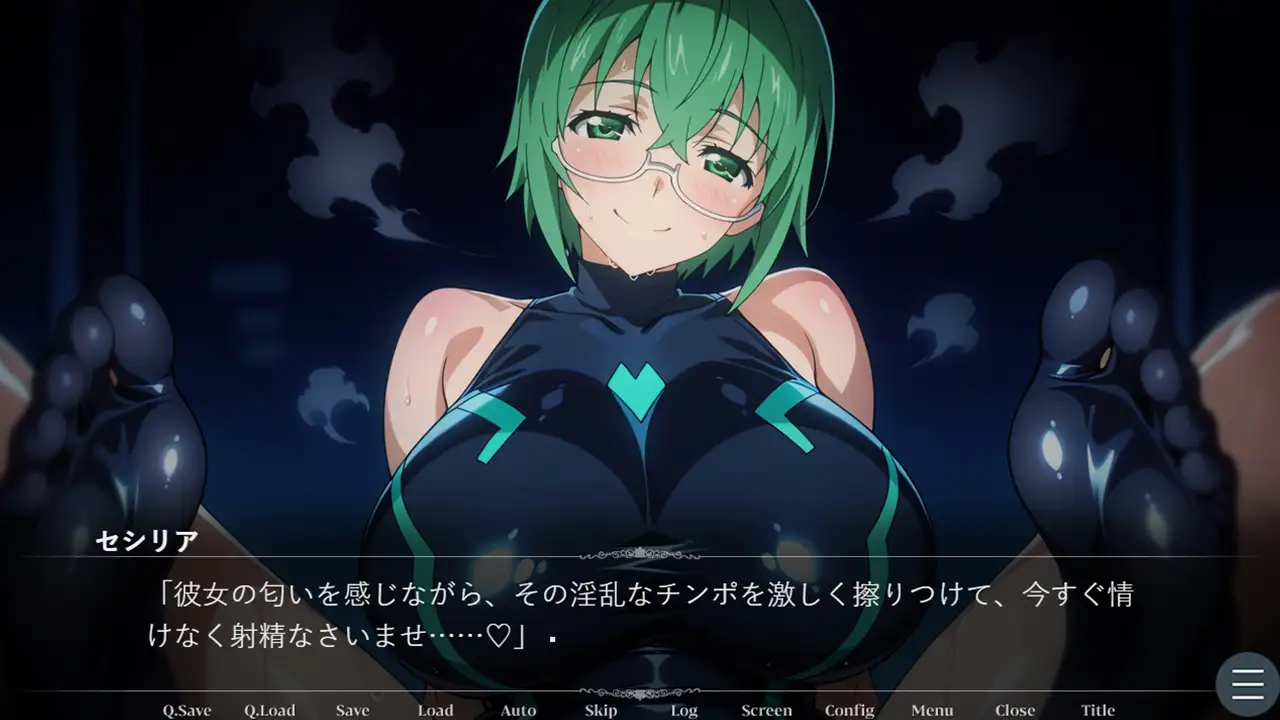
Task: Close the message window
Action: point(1015,710)
